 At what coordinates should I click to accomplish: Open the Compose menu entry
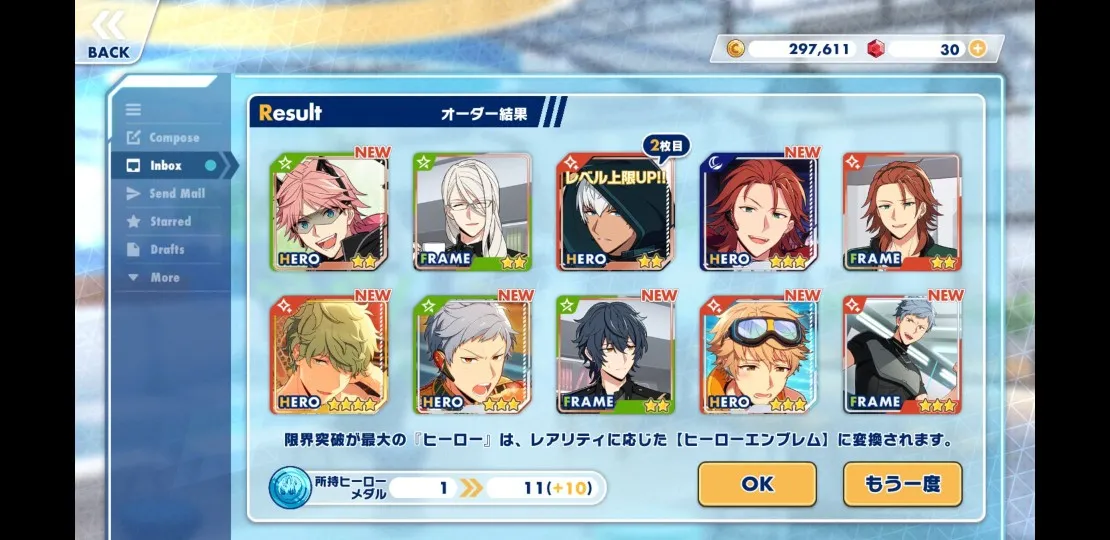(x=173, y=138)
